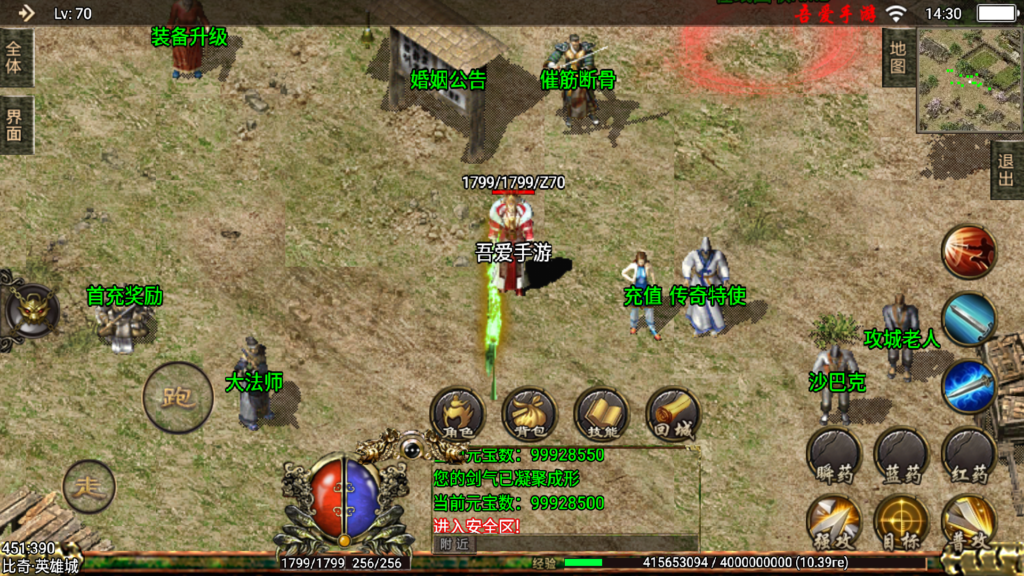Open the golden demon helmet icon

(32, 309)
